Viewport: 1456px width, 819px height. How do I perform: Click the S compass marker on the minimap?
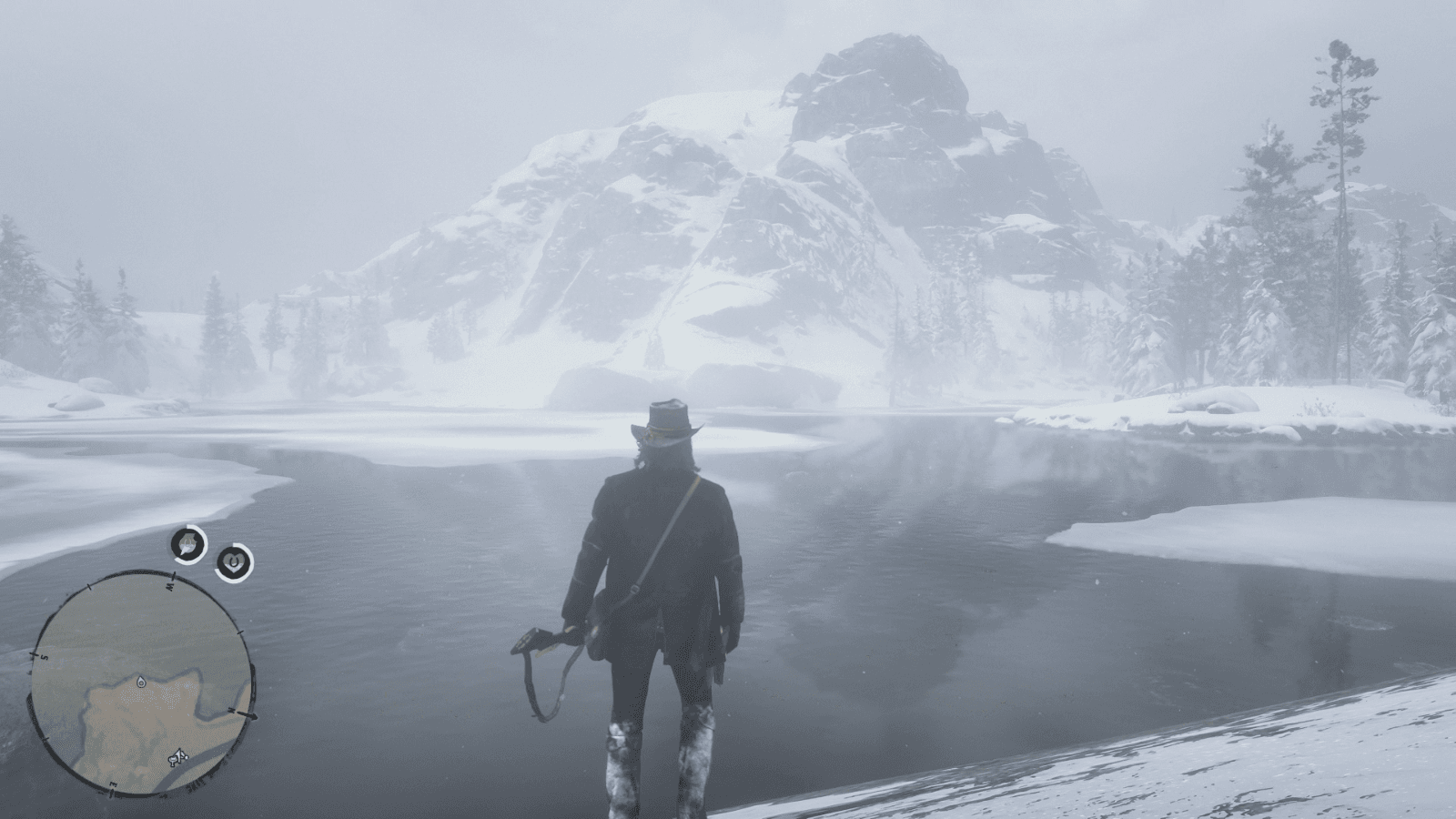44,655
